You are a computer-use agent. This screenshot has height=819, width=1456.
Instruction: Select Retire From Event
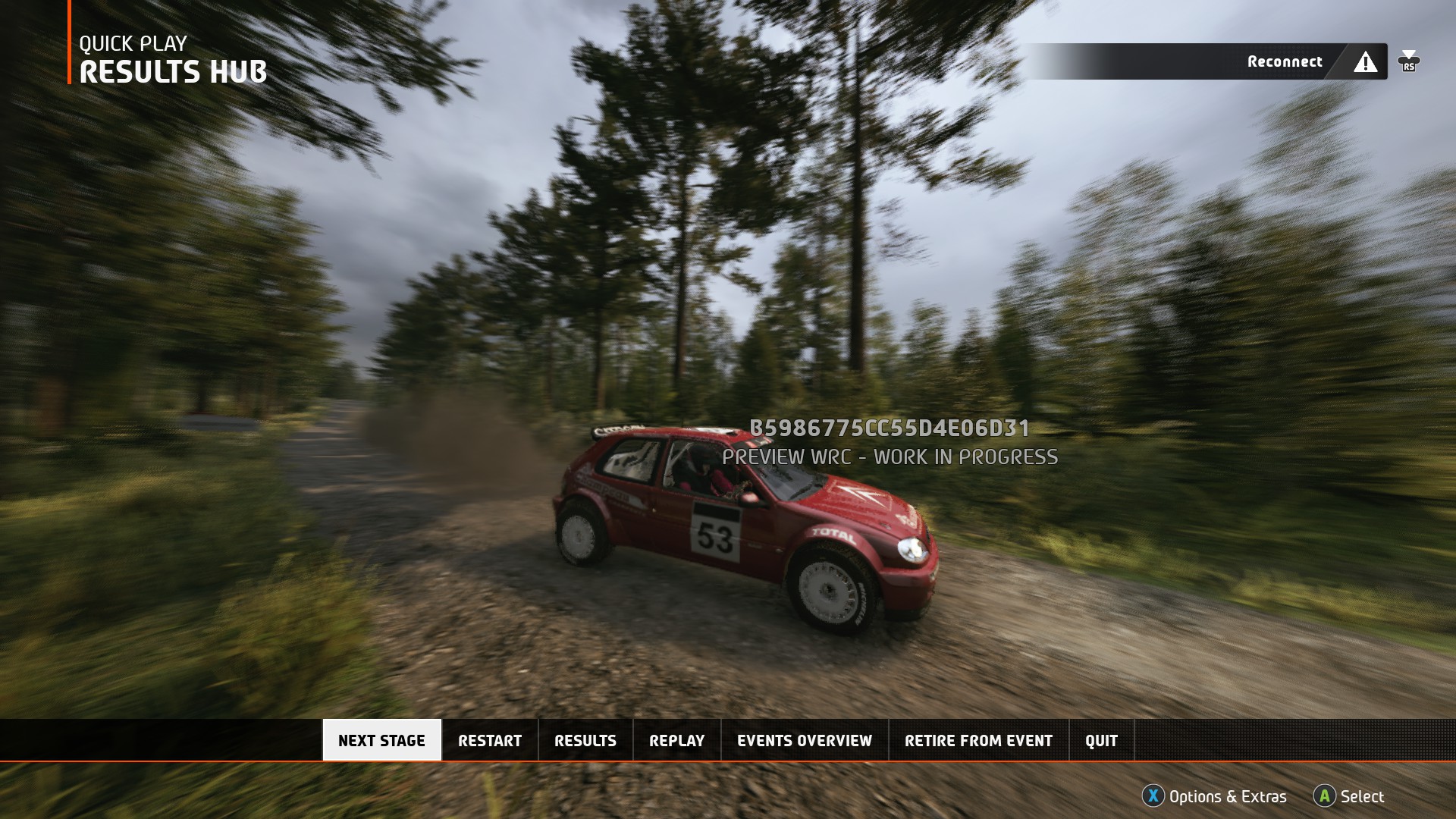coord(978,740)
